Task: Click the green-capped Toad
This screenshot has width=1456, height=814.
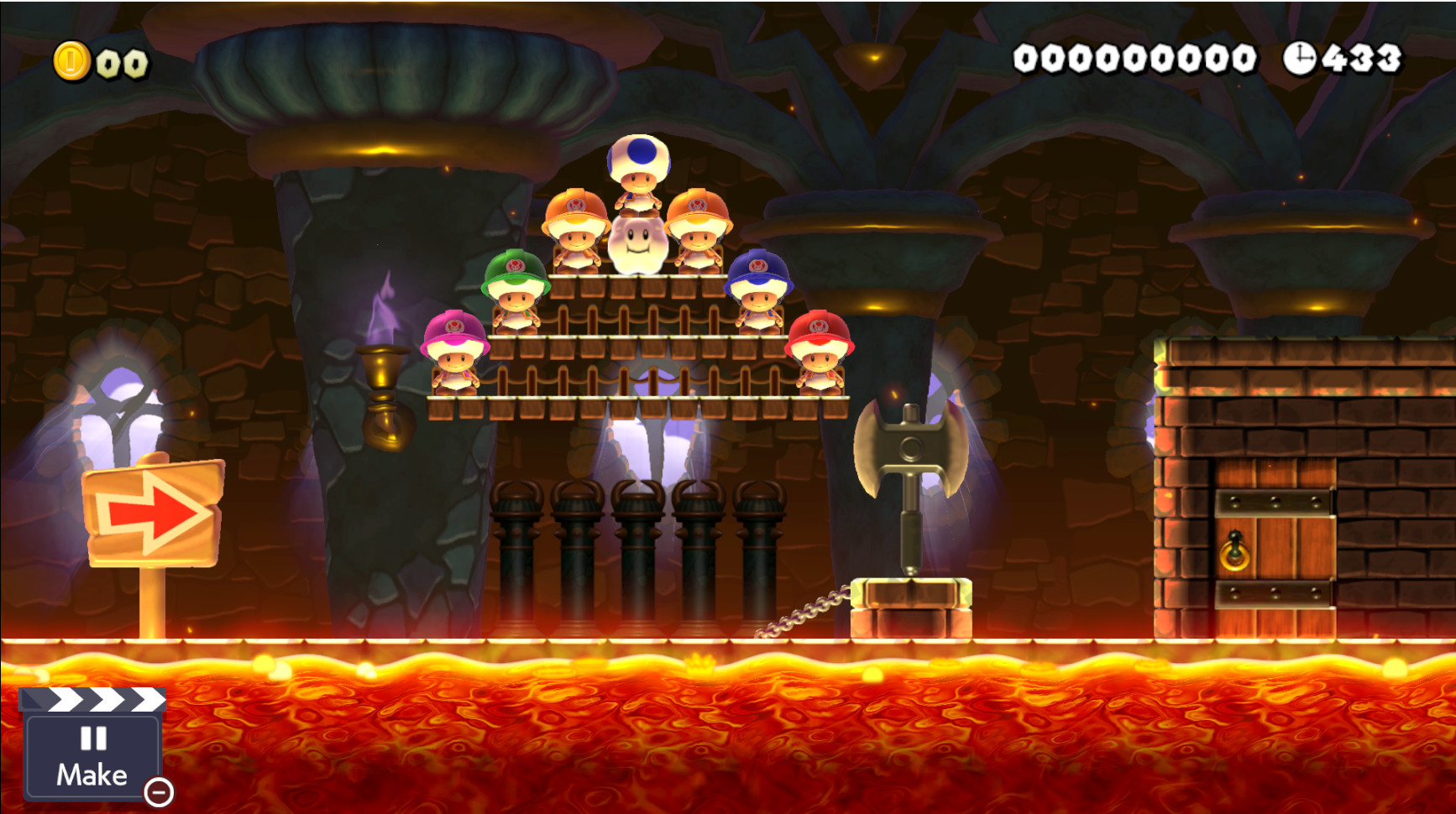Action: click(516, 290)
